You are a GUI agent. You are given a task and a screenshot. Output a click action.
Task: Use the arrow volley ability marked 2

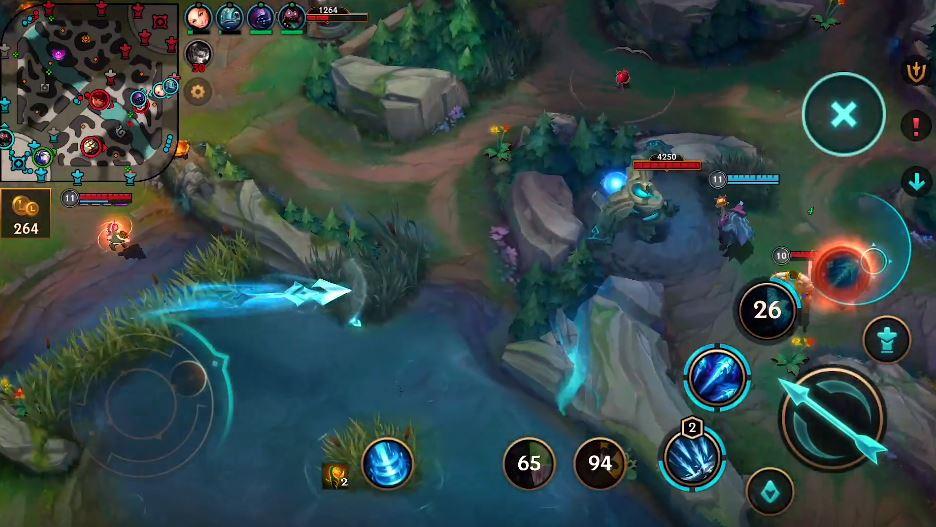pyautogui.click(x=692, y=458)
